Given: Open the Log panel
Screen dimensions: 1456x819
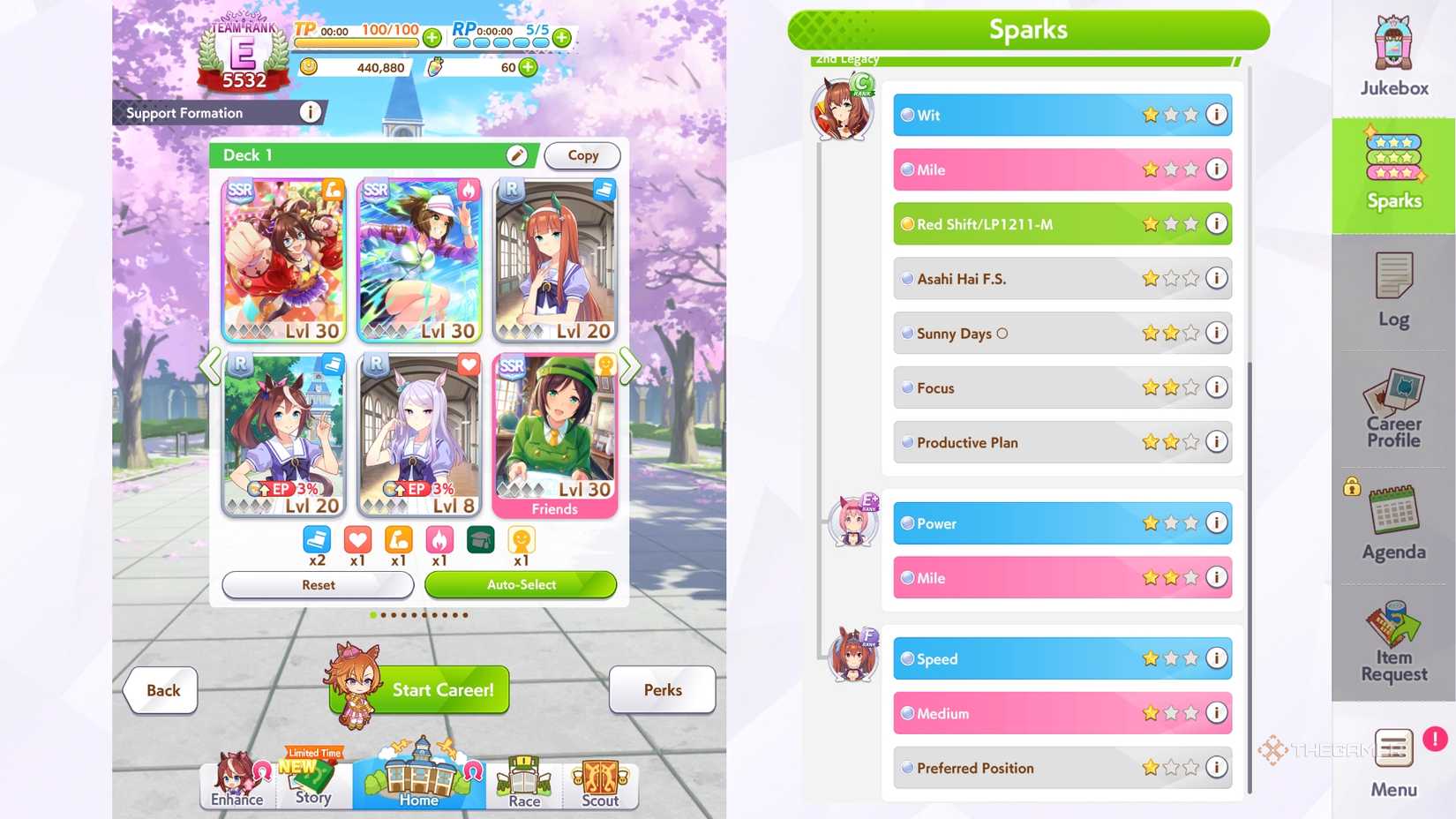Looking at the screenshot, I should tap(1392, 289).
